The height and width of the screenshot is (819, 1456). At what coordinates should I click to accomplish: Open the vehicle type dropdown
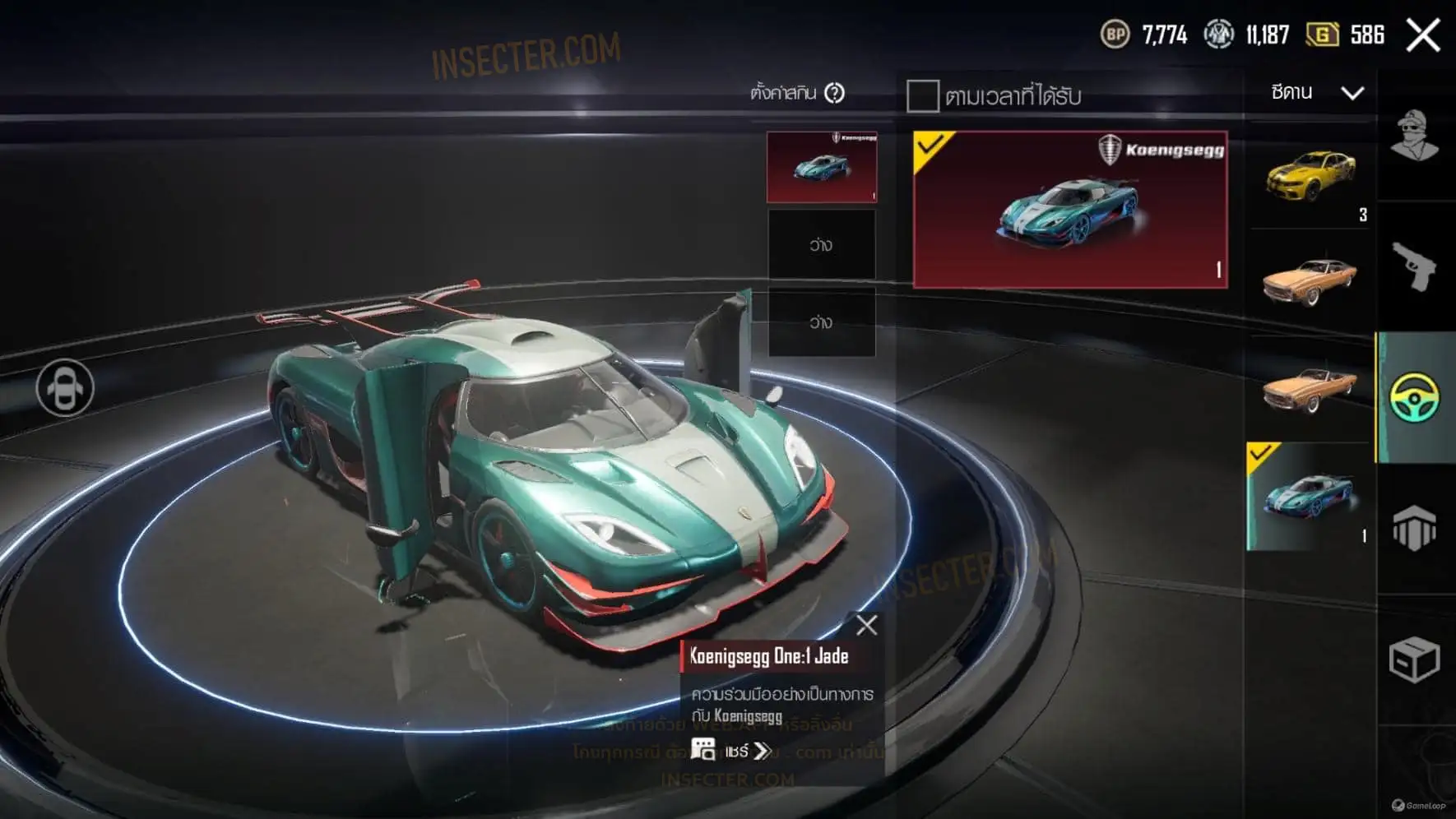[x=1316, y=92]
